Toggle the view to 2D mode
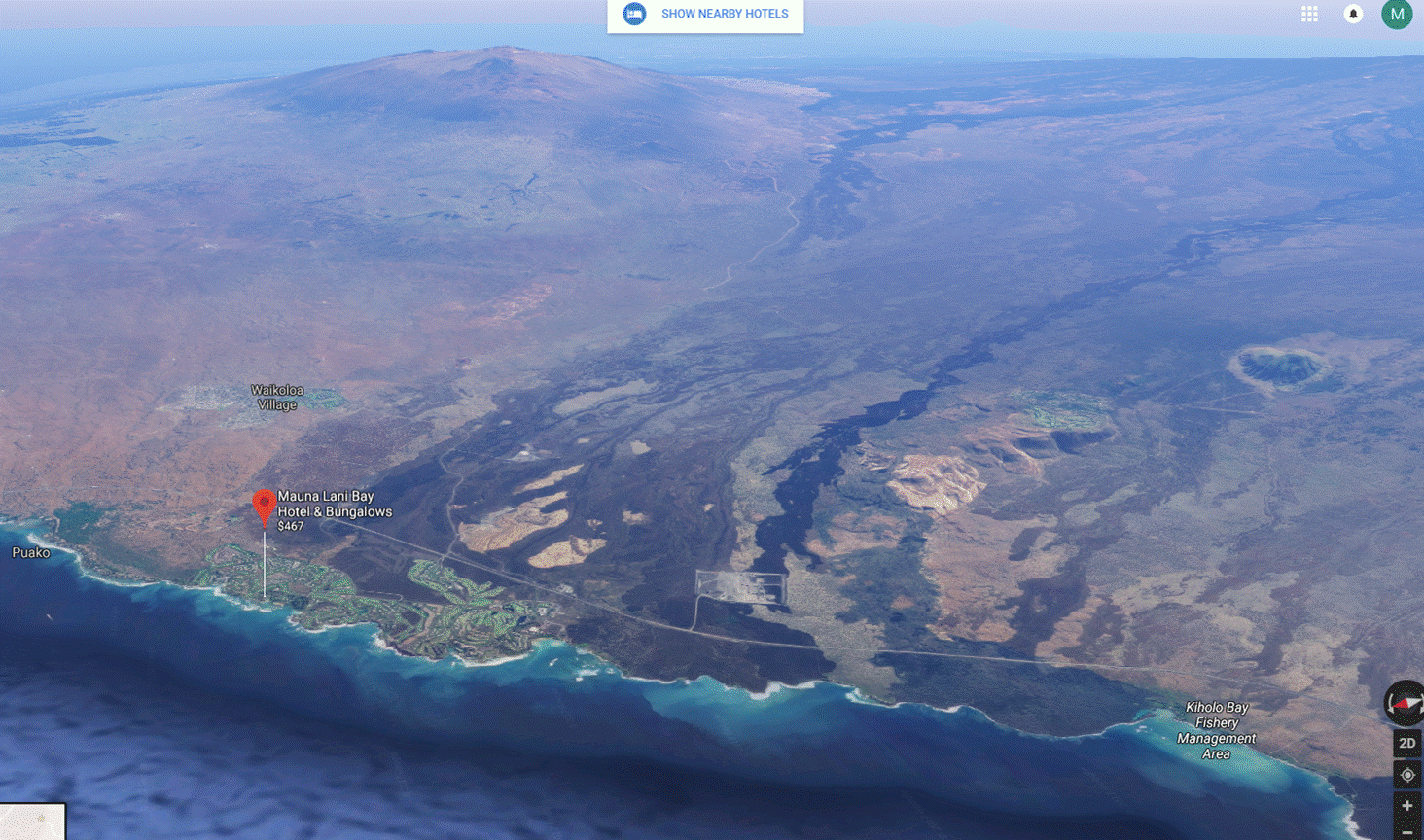The height and width of the screenshot is (840, 1424). [1406, 743]
